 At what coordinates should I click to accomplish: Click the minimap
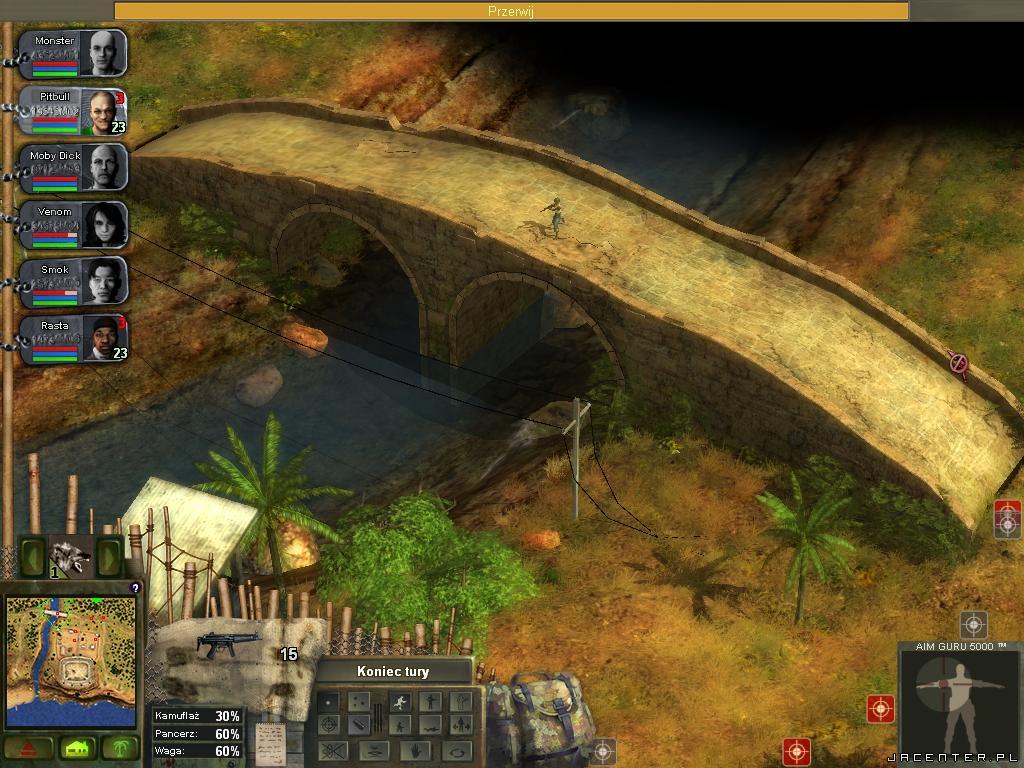[70, 660]
